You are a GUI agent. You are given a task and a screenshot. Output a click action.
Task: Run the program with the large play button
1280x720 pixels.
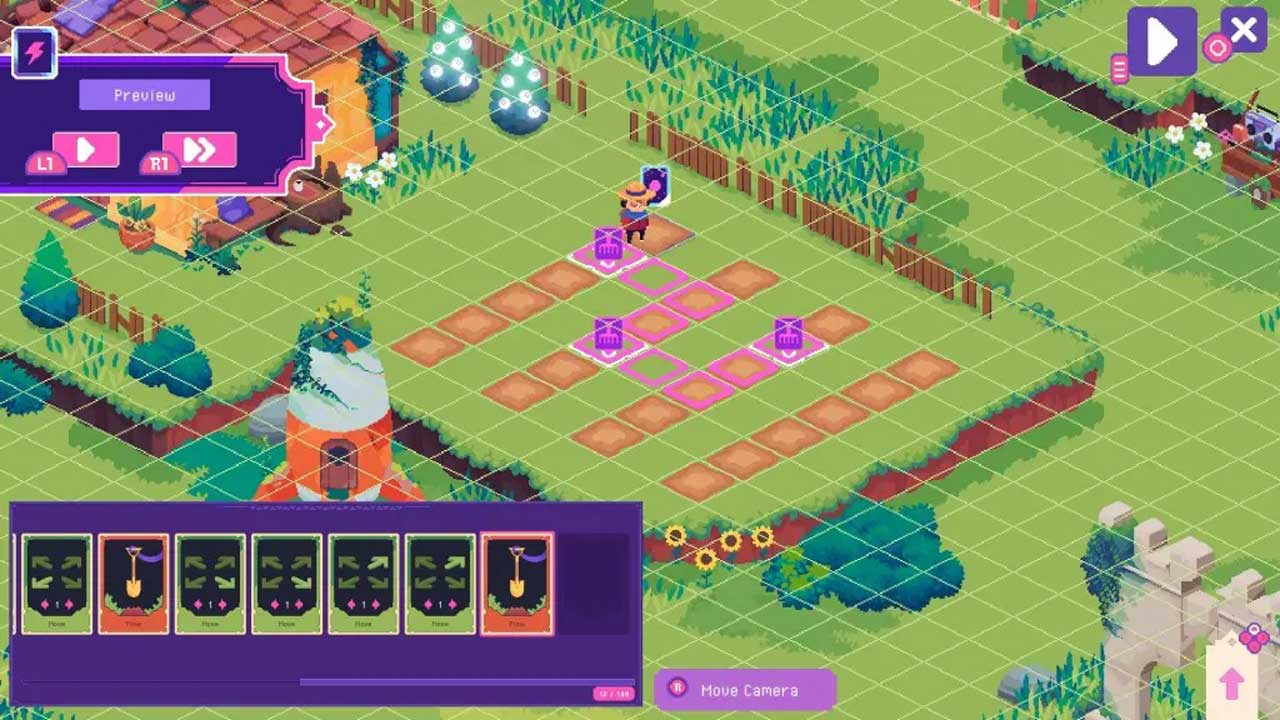click(x=1162, y=42)
